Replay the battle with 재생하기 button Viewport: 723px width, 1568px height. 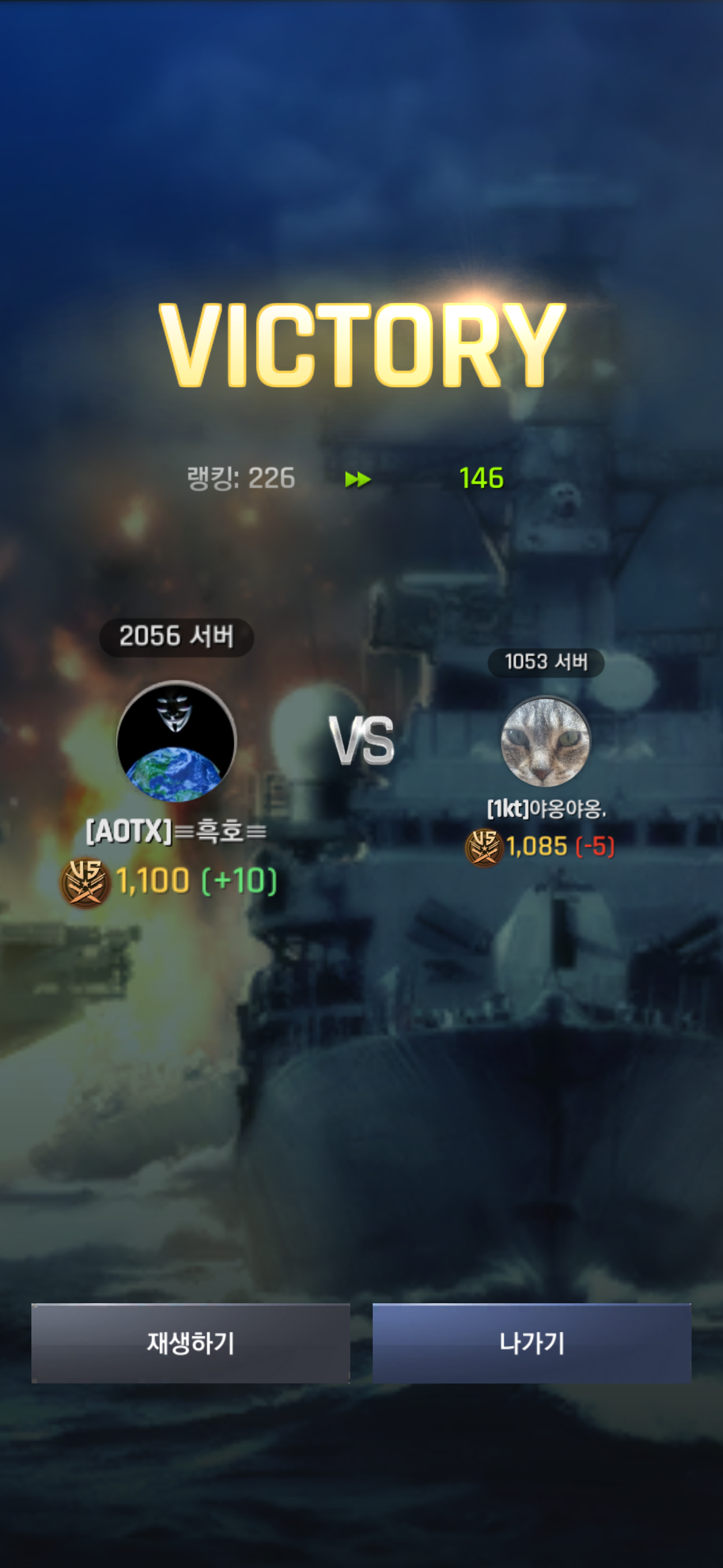(x=191, y=1343)
